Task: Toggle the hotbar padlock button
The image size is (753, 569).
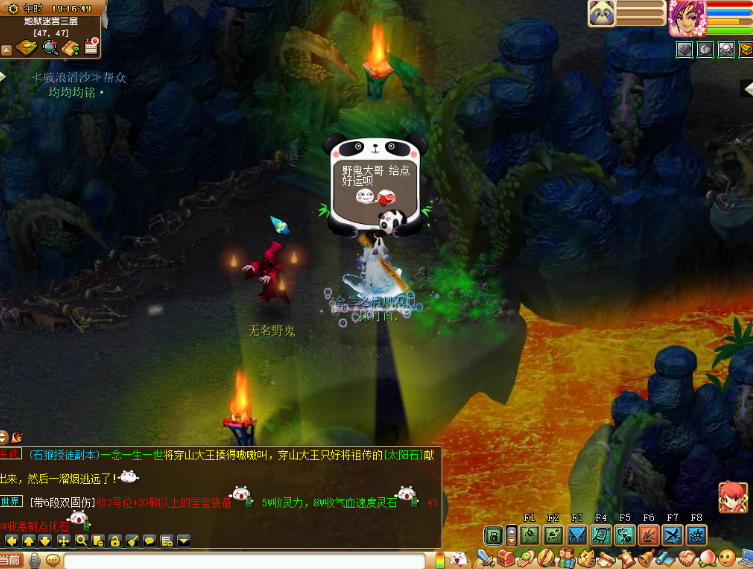Action: tap(493, 536)
